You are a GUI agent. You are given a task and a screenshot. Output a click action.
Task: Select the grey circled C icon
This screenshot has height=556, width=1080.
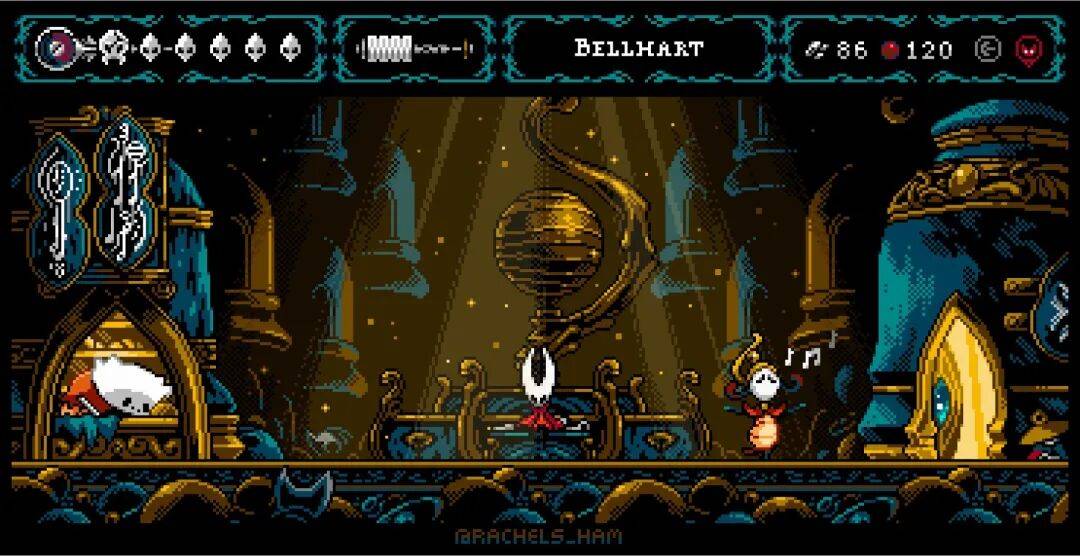point(987,49)
